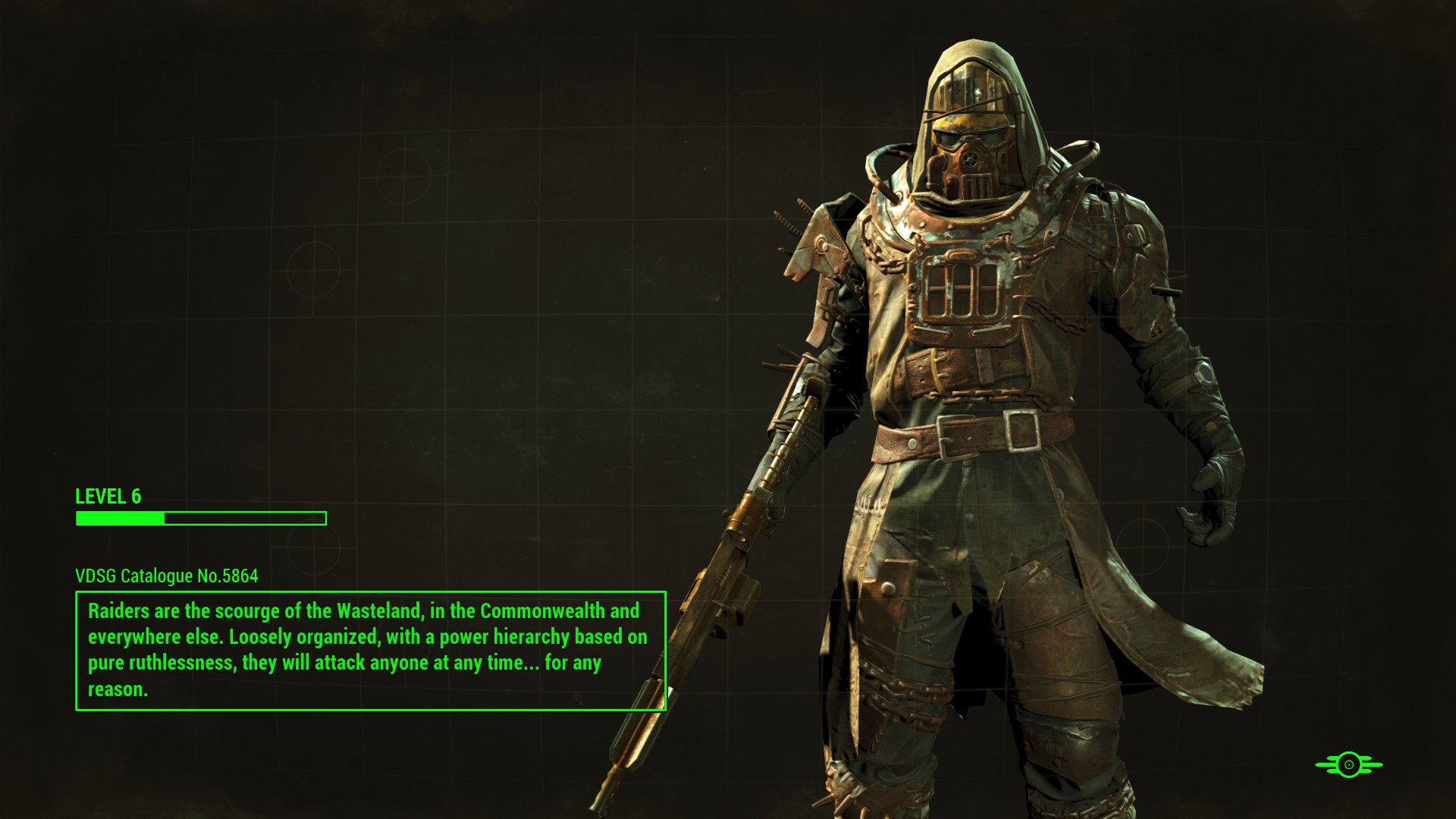Select the raider's hooded helmet

pyautogui.click(x=978, y=83)
